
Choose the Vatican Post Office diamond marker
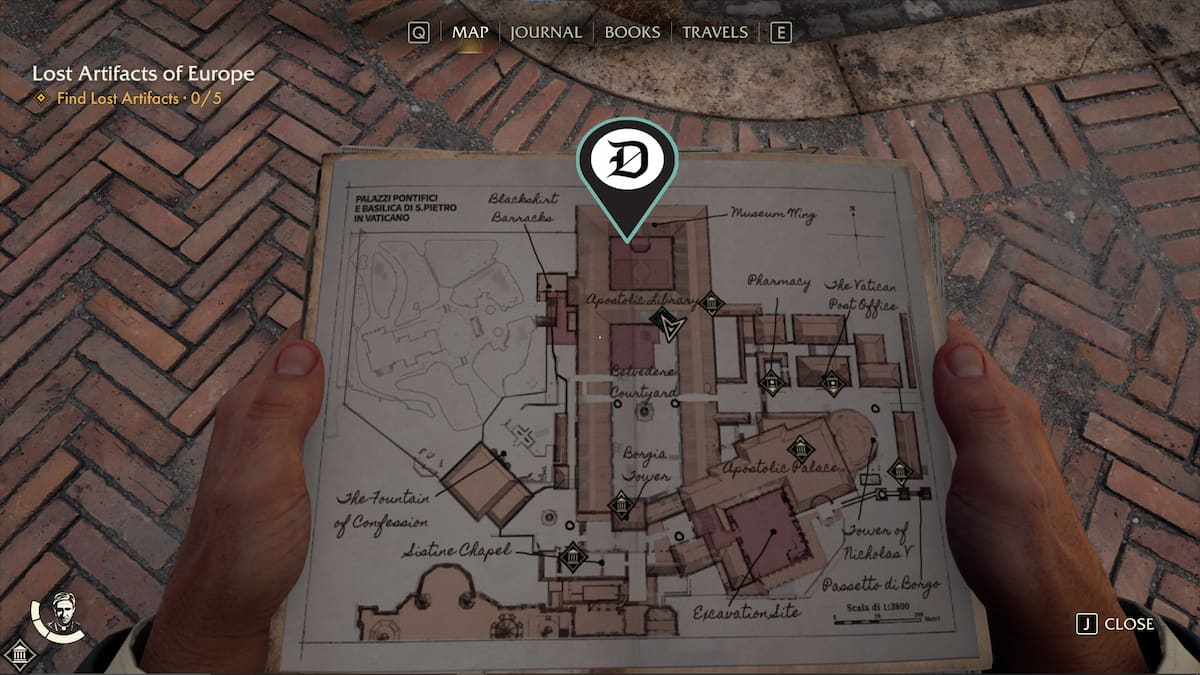[832, 382]
